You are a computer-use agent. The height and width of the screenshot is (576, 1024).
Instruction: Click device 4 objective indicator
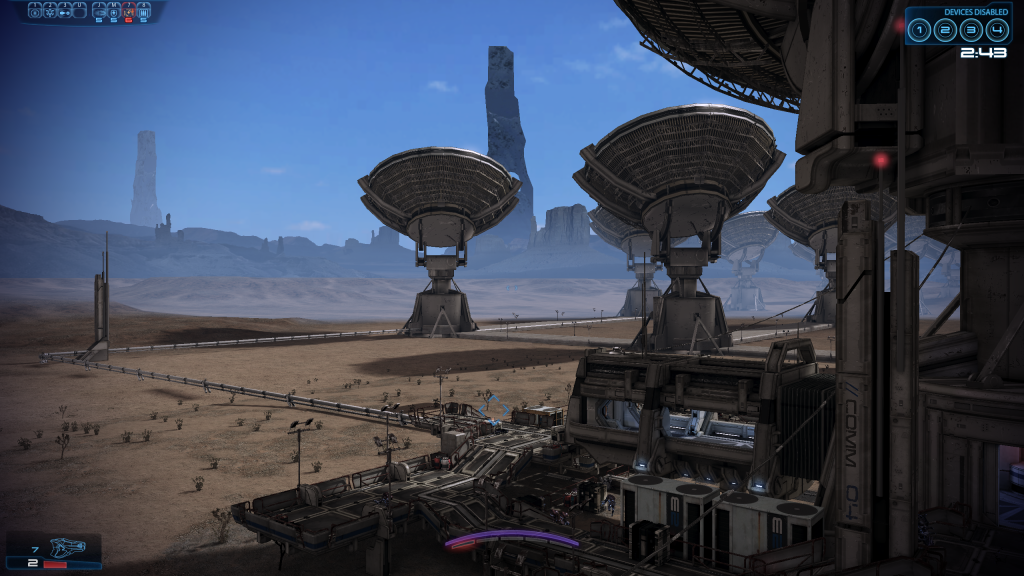click(x=994, y=30)
